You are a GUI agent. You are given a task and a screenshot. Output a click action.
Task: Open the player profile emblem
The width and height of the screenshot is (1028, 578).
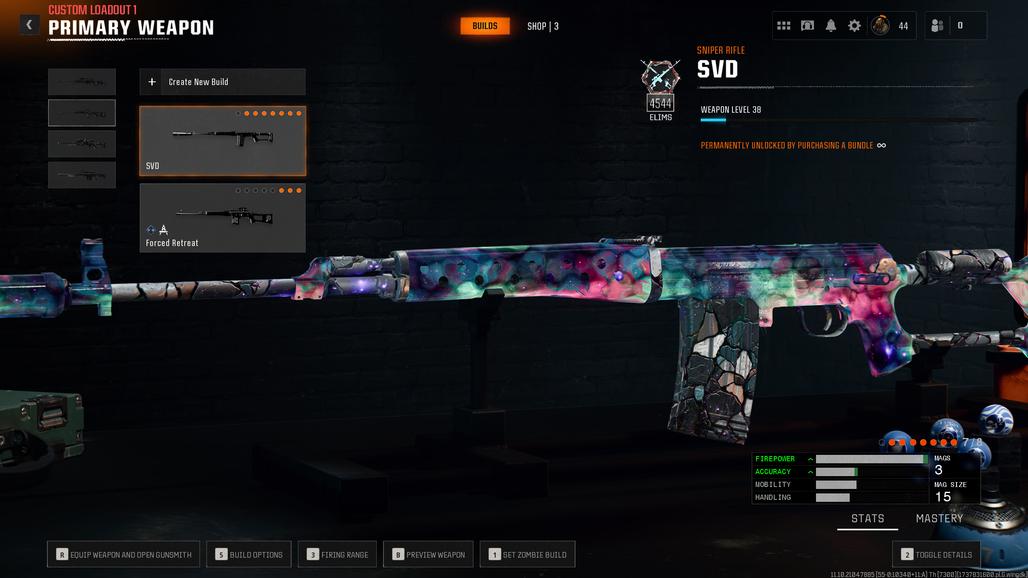[881, 26]
